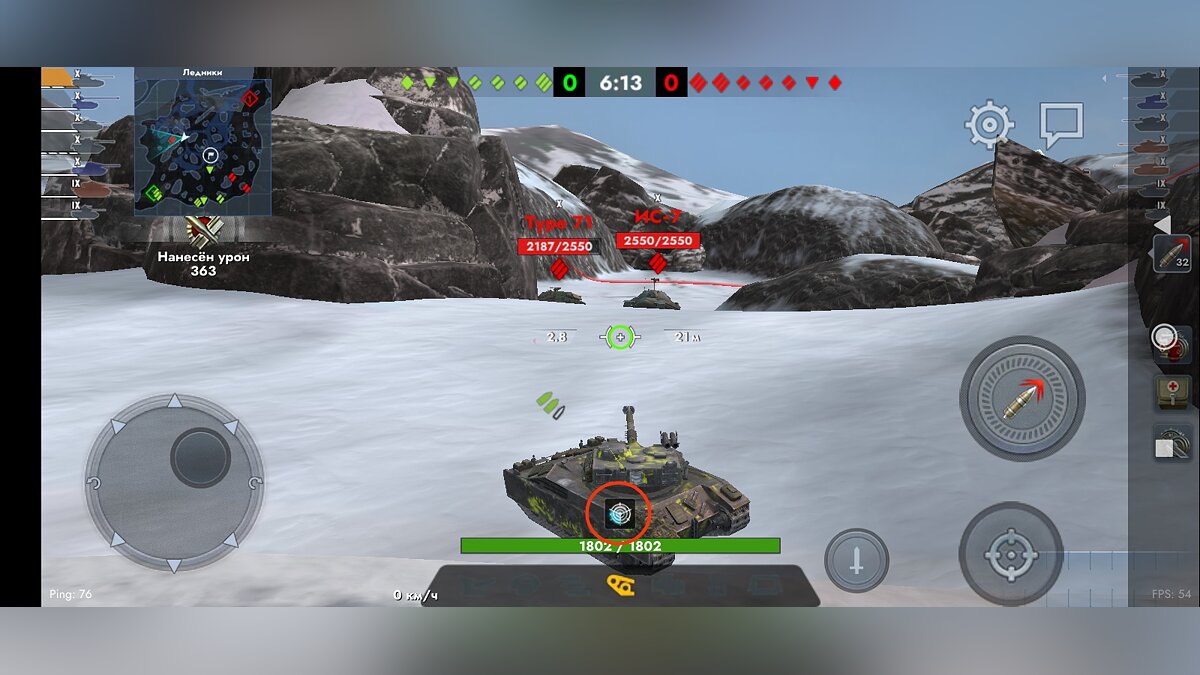Open the gear settings menu
This screenshot has height=675, width=1200.
point(989,125)
